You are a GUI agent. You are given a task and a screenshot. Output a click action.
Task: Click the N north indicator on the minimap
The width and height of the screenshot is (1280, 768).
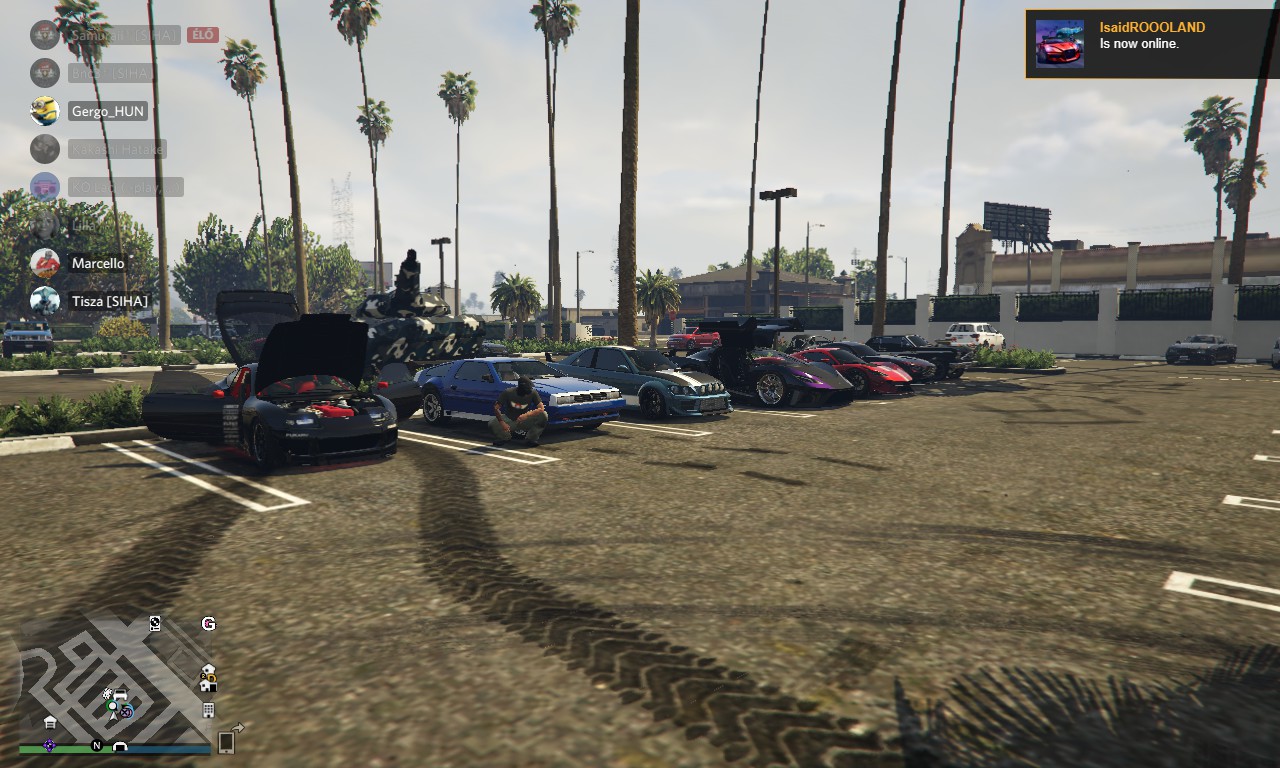point(97,744)
